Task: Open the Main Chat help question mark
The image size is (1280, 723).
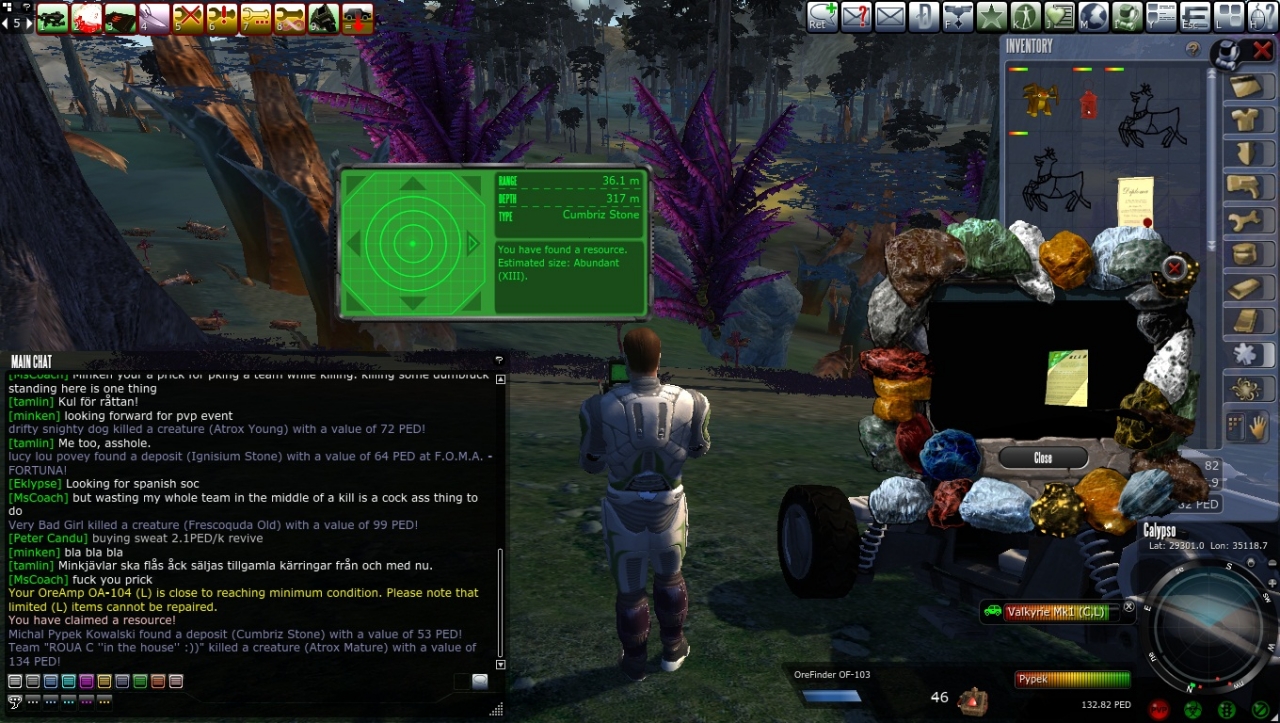Action: coord(498,361)
